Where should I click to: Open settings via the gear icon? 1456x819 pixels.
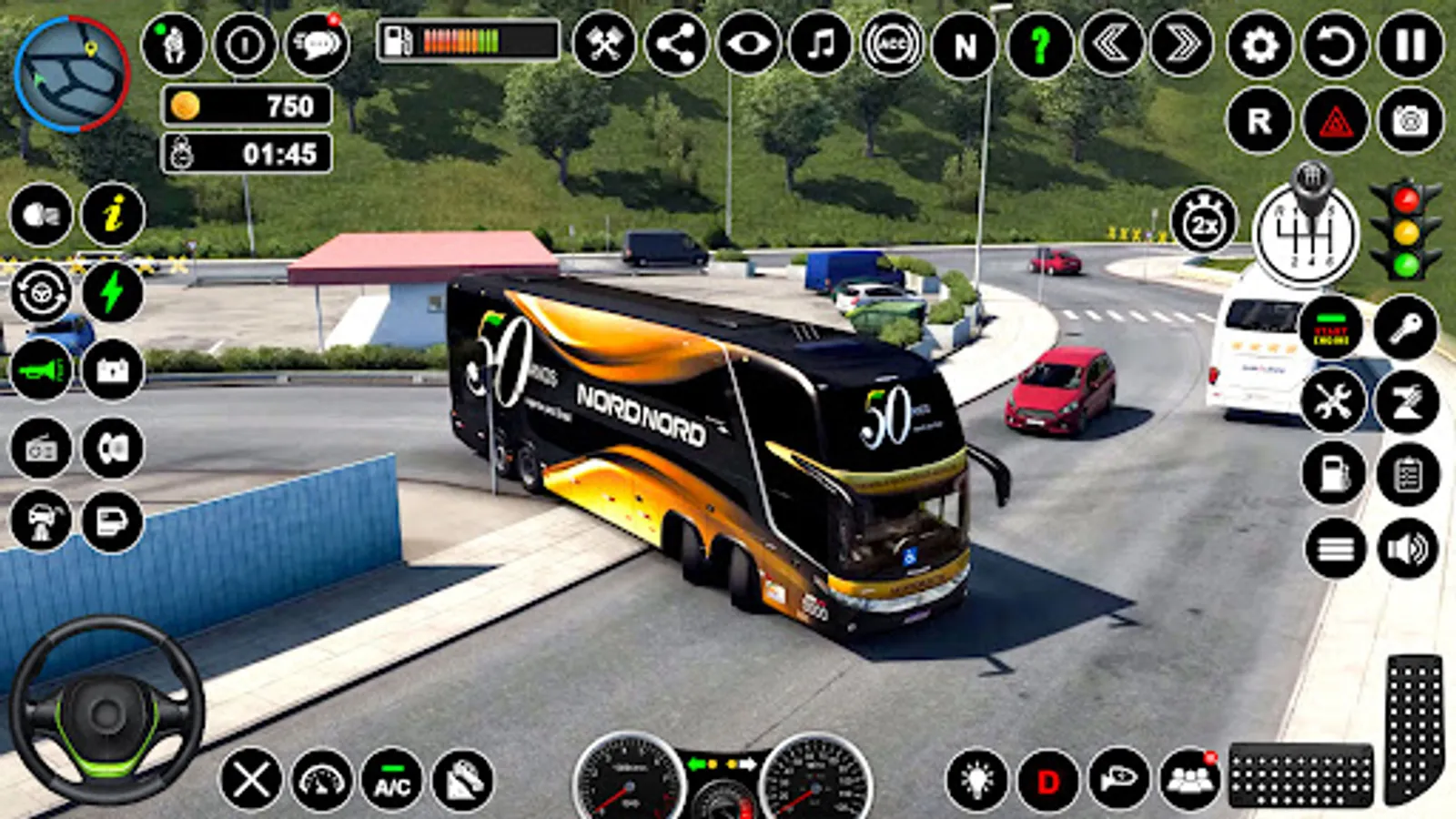[x=1259, y=45]
